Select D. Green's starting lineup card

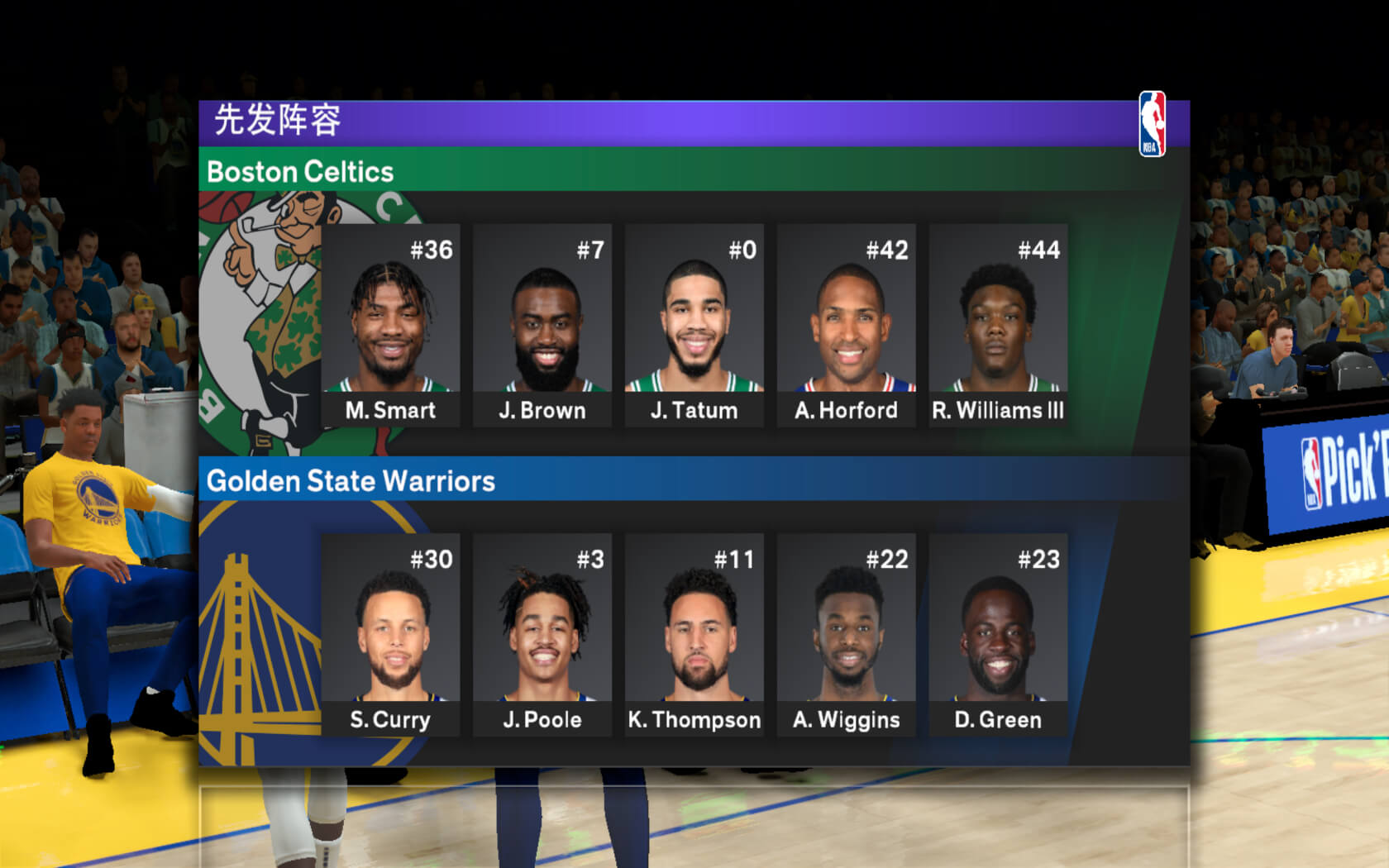(x=998, y=634)
